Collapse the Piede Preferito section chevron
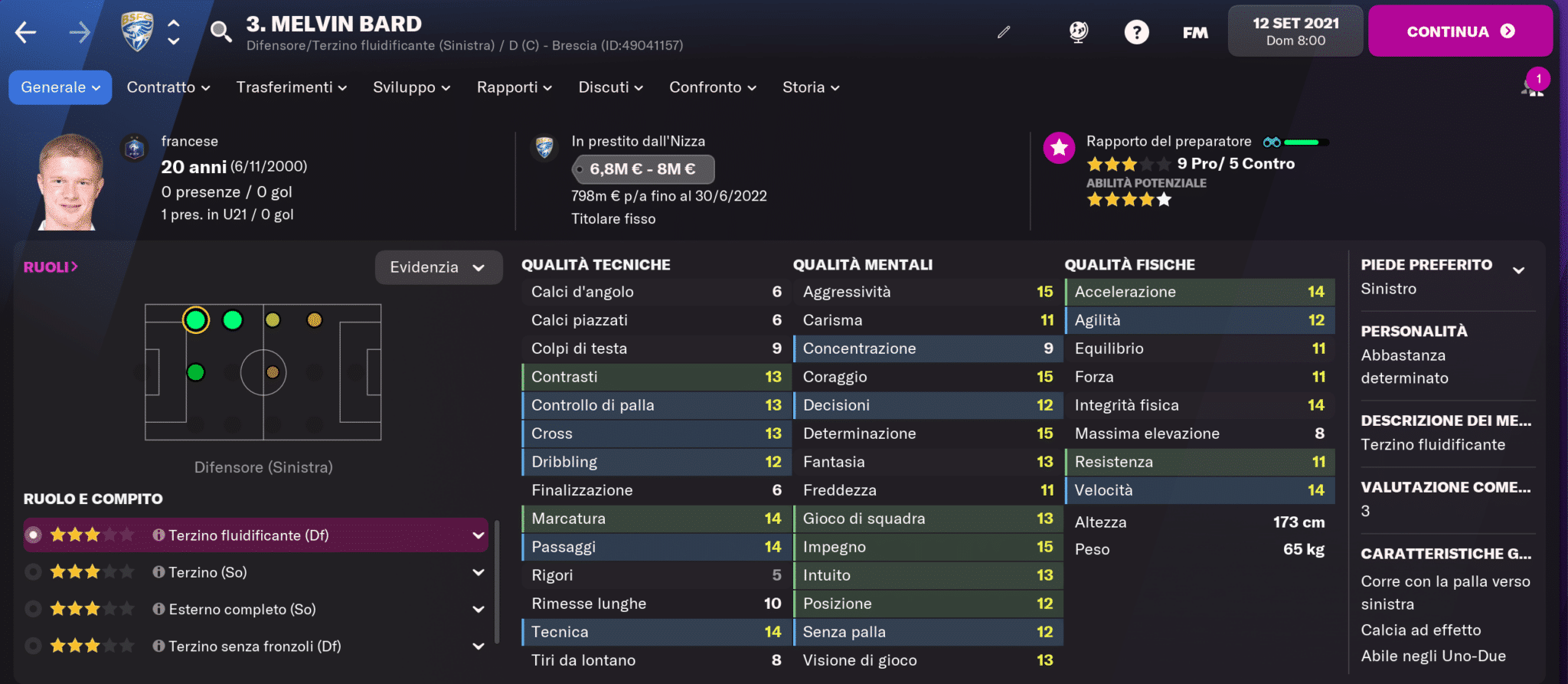Image resolution: width=1568 pixels, height=684 pixels. point(1517,270)
